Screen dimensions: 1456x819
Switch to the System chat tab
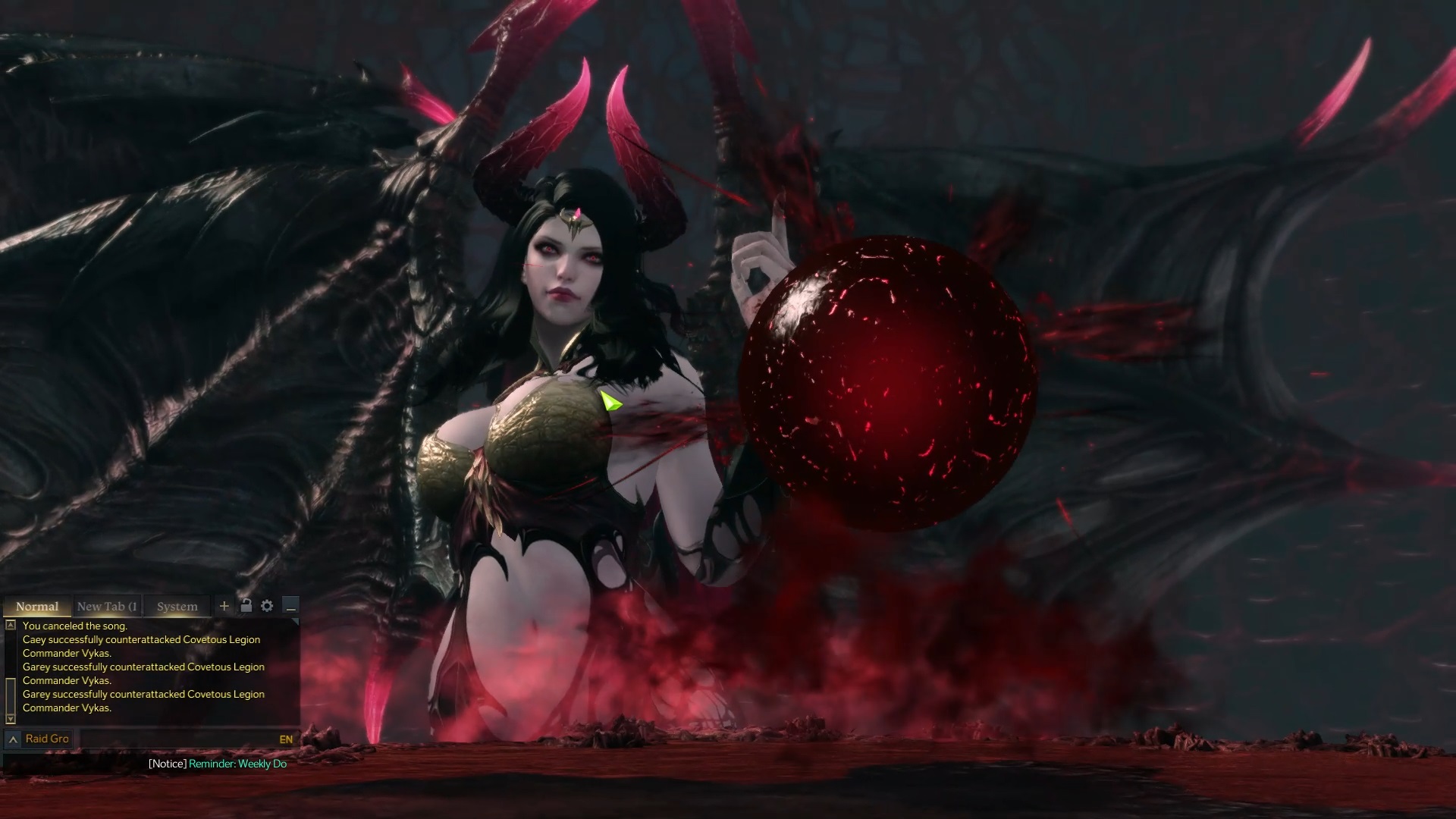tap(176, 606)
